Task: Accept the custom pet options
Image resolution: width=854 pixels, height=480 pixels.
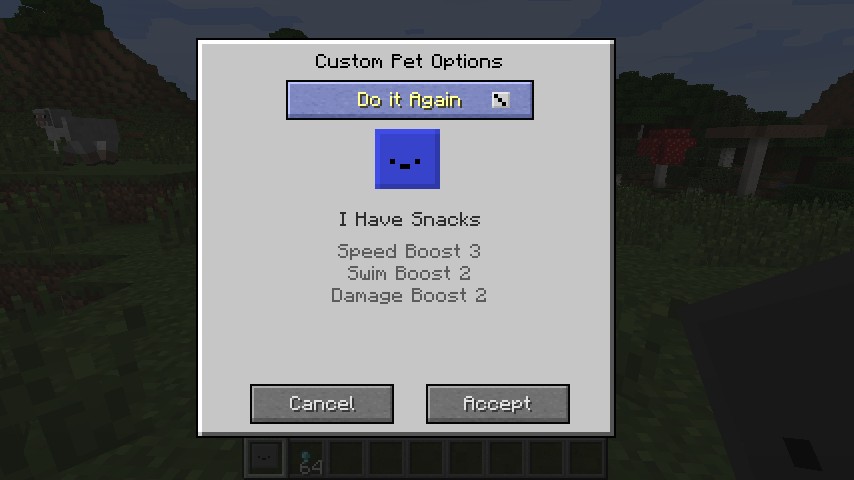Action: pos(497,404)
